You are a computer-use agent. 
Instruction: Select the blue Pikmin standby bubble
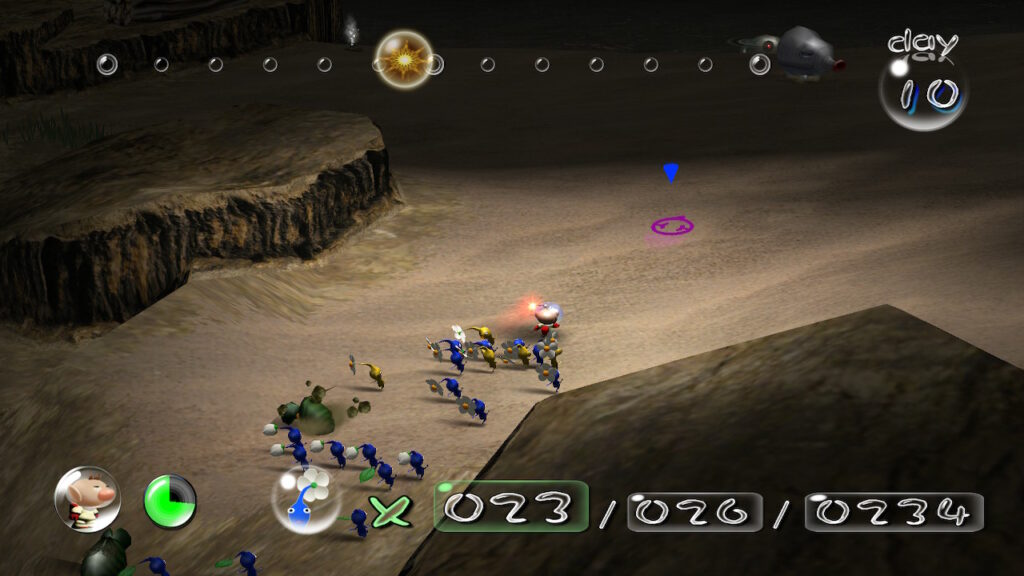[x=305, y=498]
